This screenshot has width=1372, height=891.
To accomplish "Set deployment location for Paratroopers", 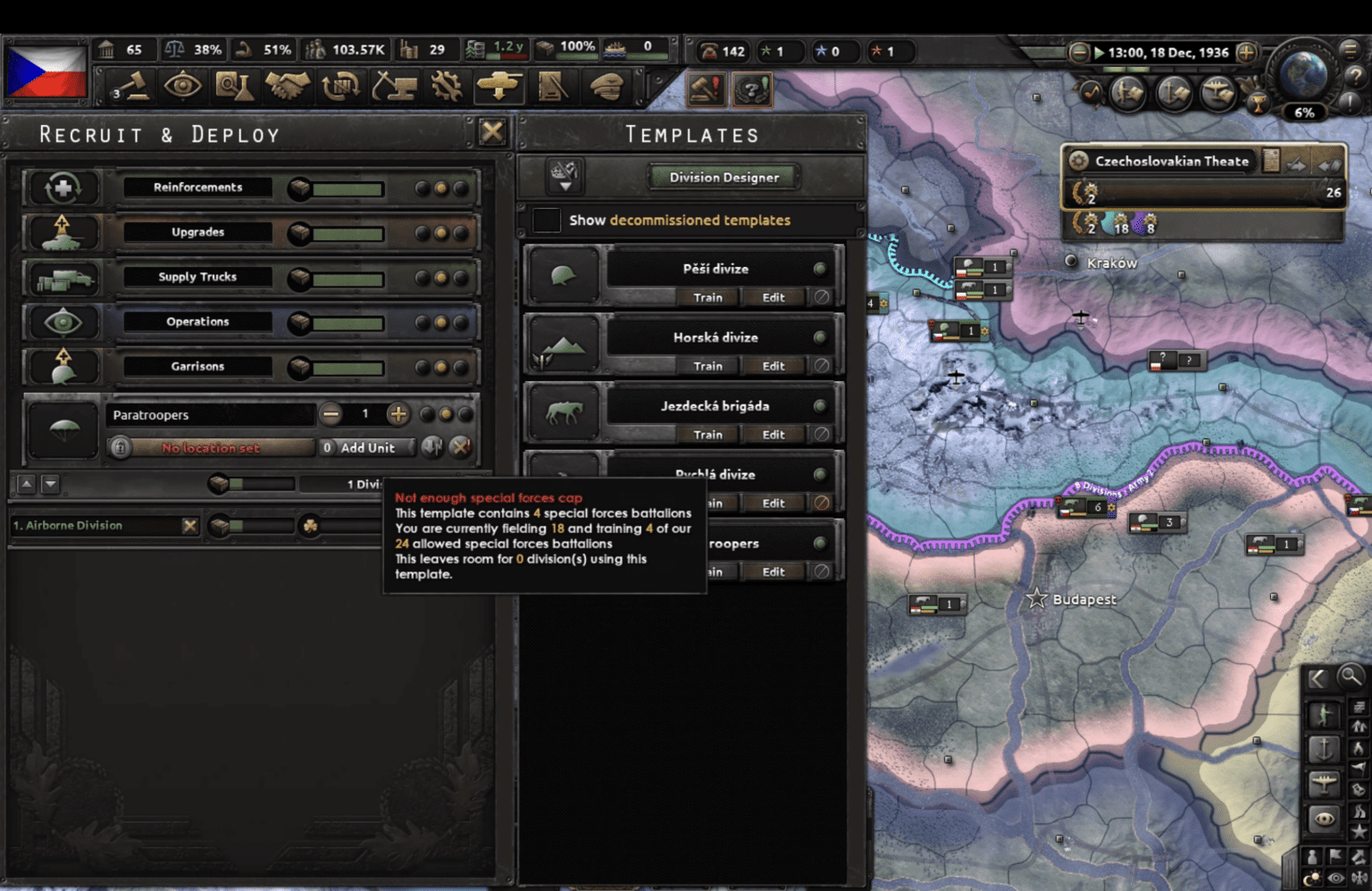I will (211, 447).
